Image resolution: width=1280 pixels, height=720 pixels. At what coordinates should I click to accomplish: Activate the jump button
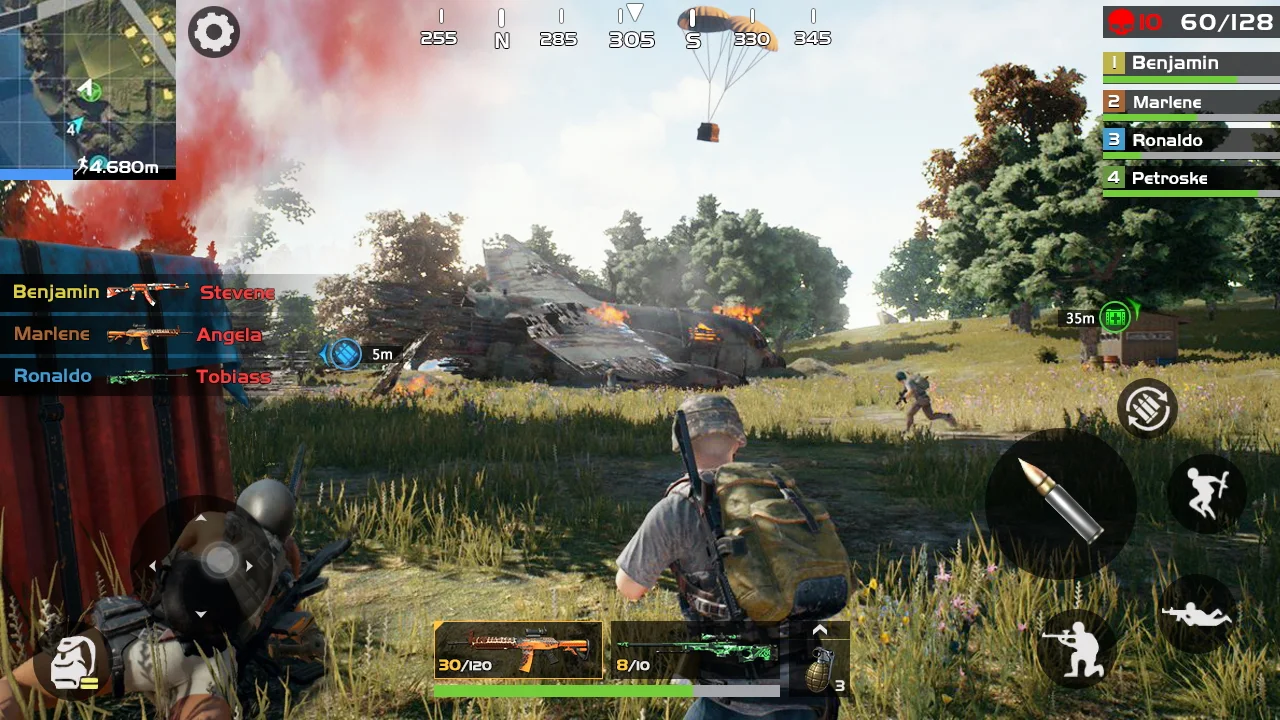click(1205, 492)
